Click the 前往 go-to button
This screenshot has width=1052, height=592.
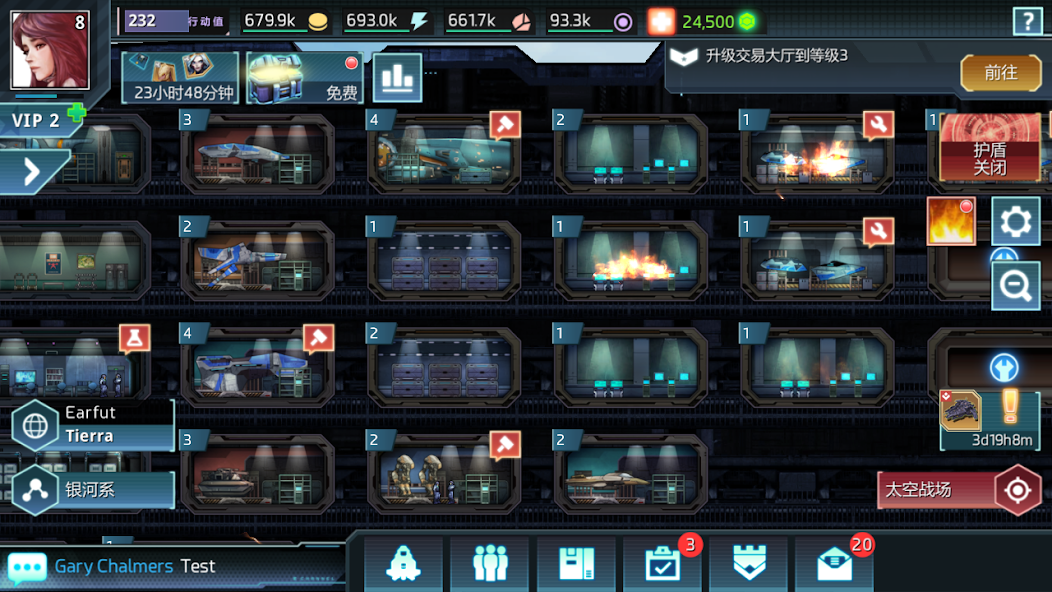click(1000, 73)
